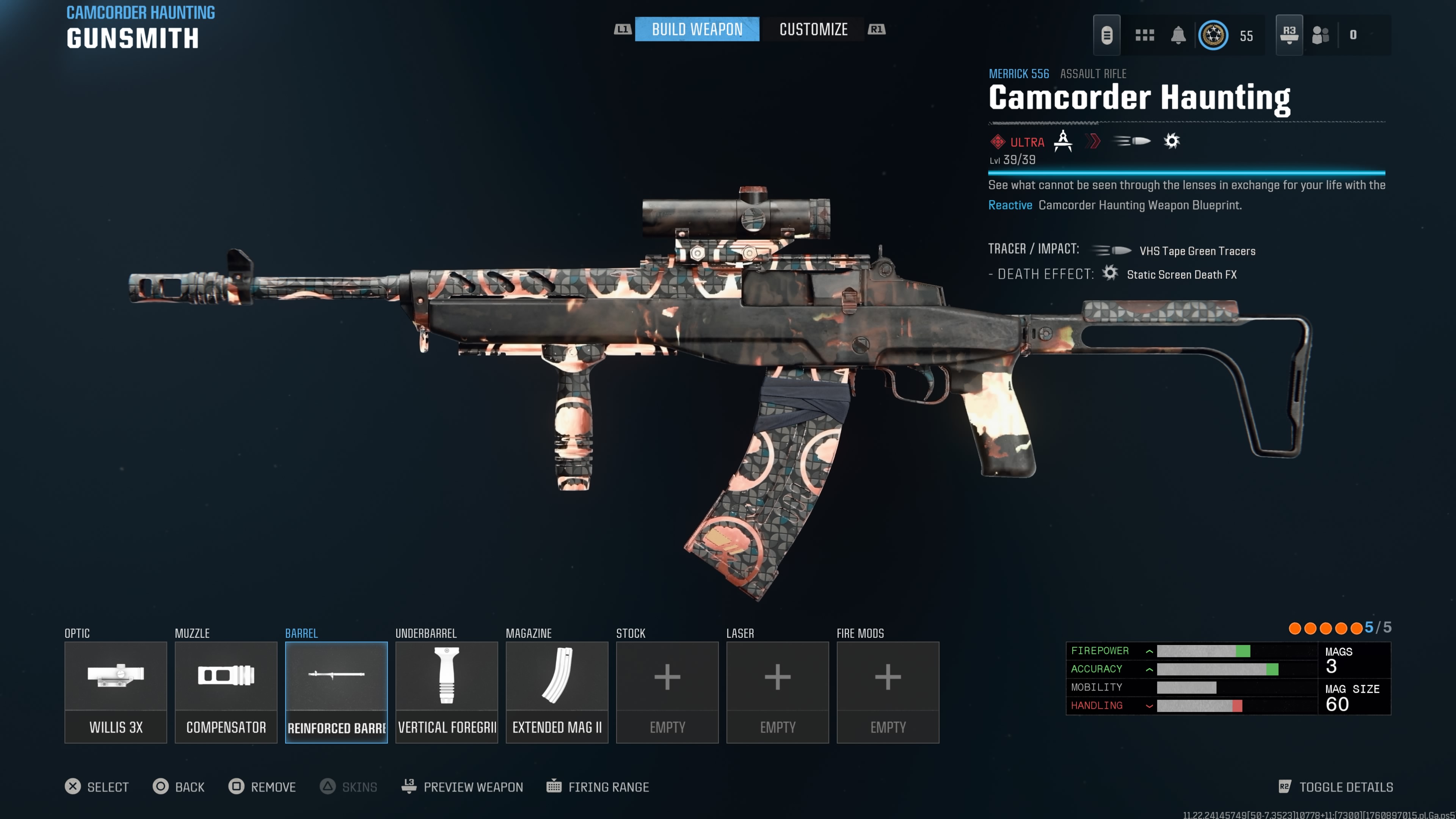Switch to the Build Weapon tab
The image size is (1456, 819).
pos(697,30)
